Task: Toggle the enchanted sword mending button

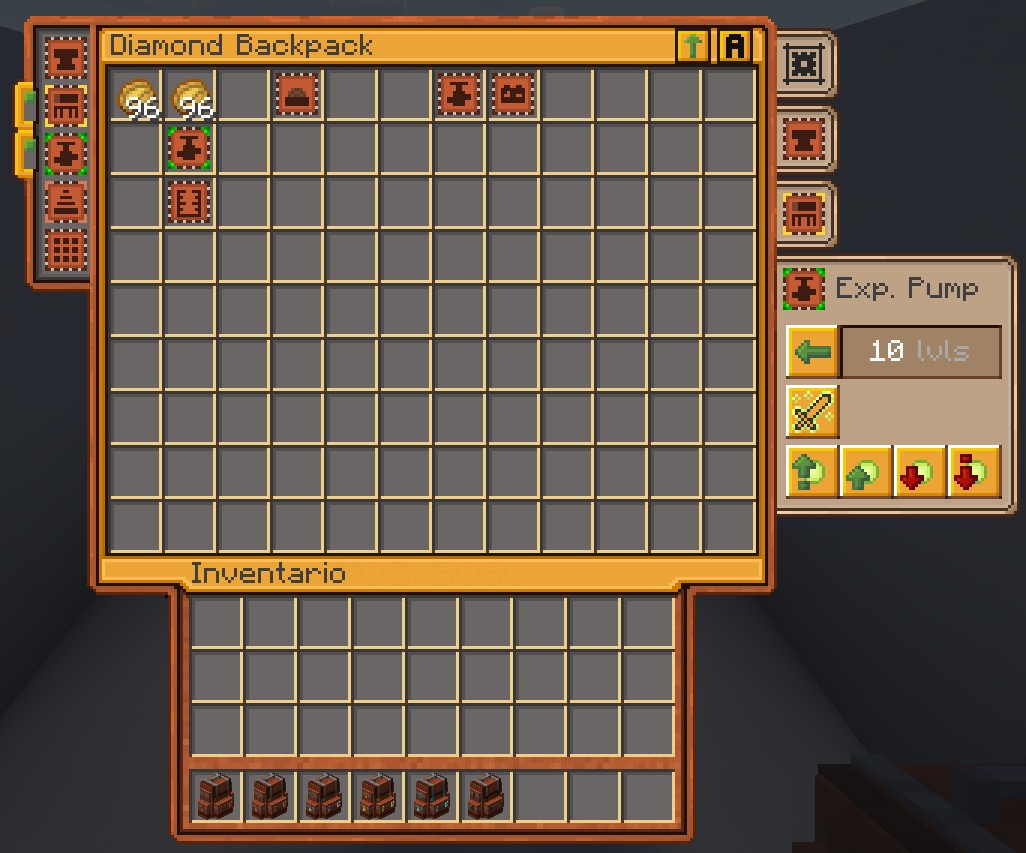Action: click(x=812, y=411)
